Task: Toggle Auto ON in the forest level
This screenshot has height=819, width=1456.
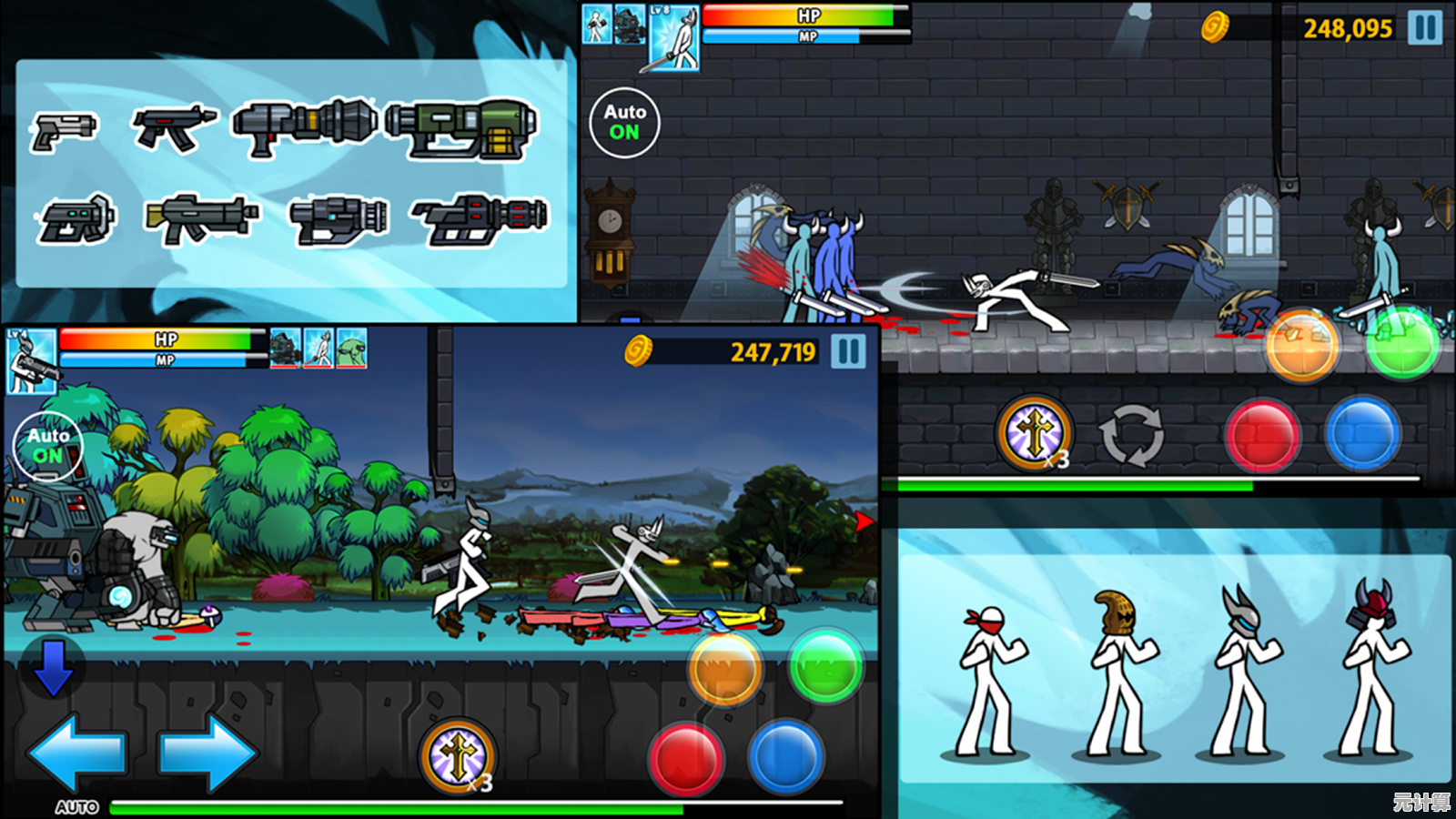Action: (x=47, y=446)
